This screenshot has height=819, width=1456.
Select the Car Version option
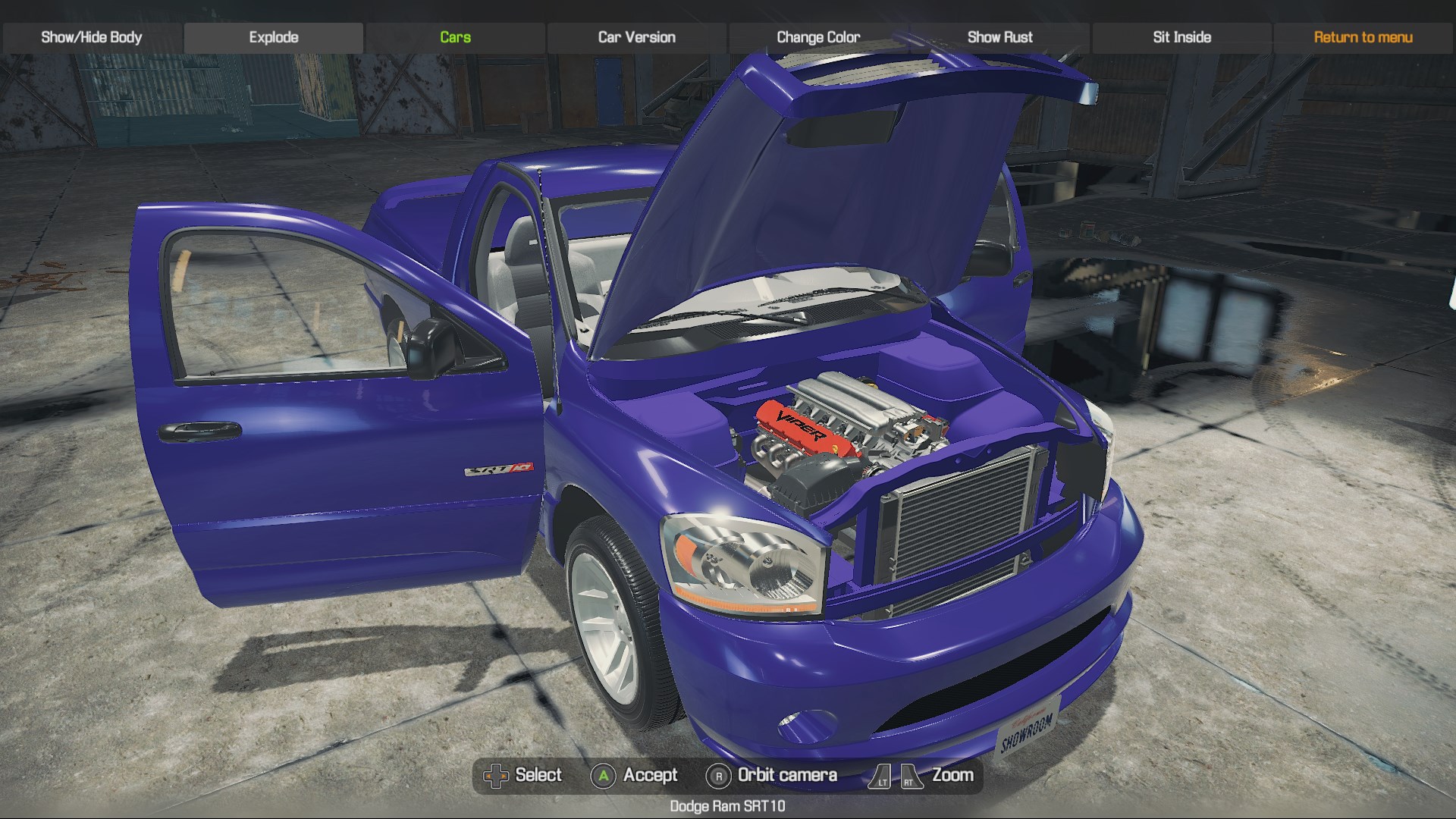coord(636,37)
